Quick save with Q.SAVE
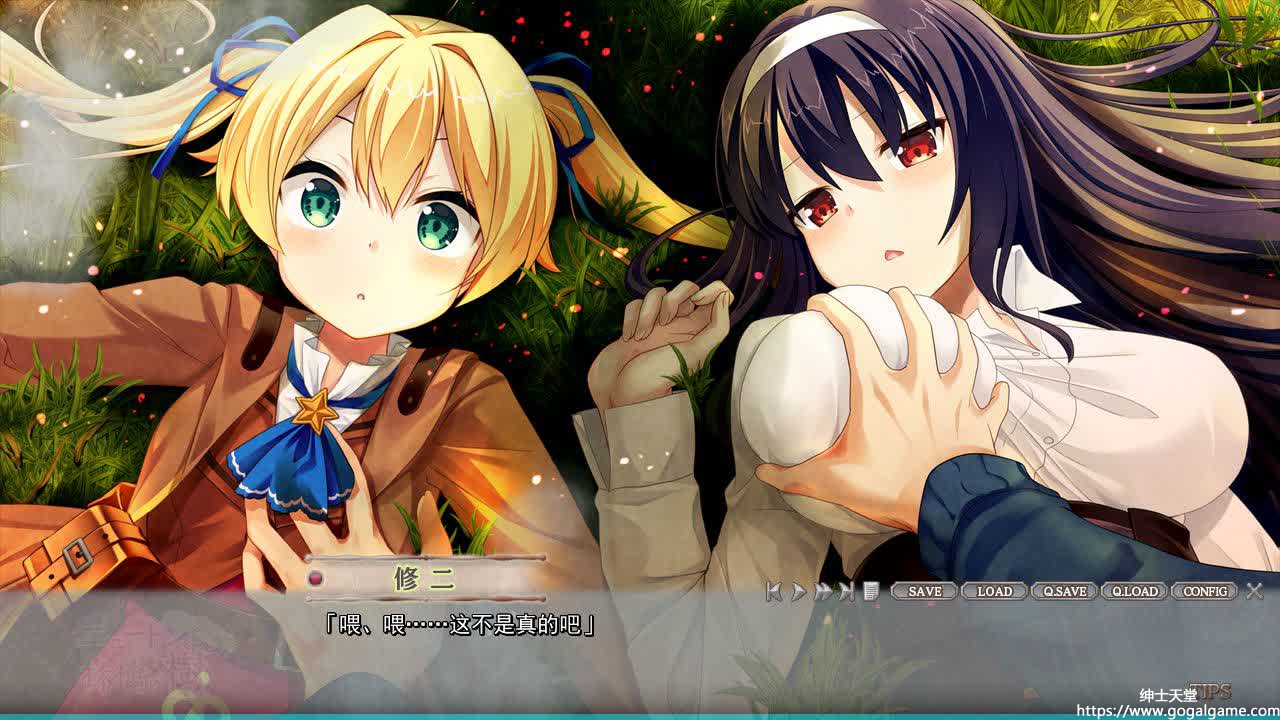Viewport: 1280px width, 720px height. pos(1064,591)
